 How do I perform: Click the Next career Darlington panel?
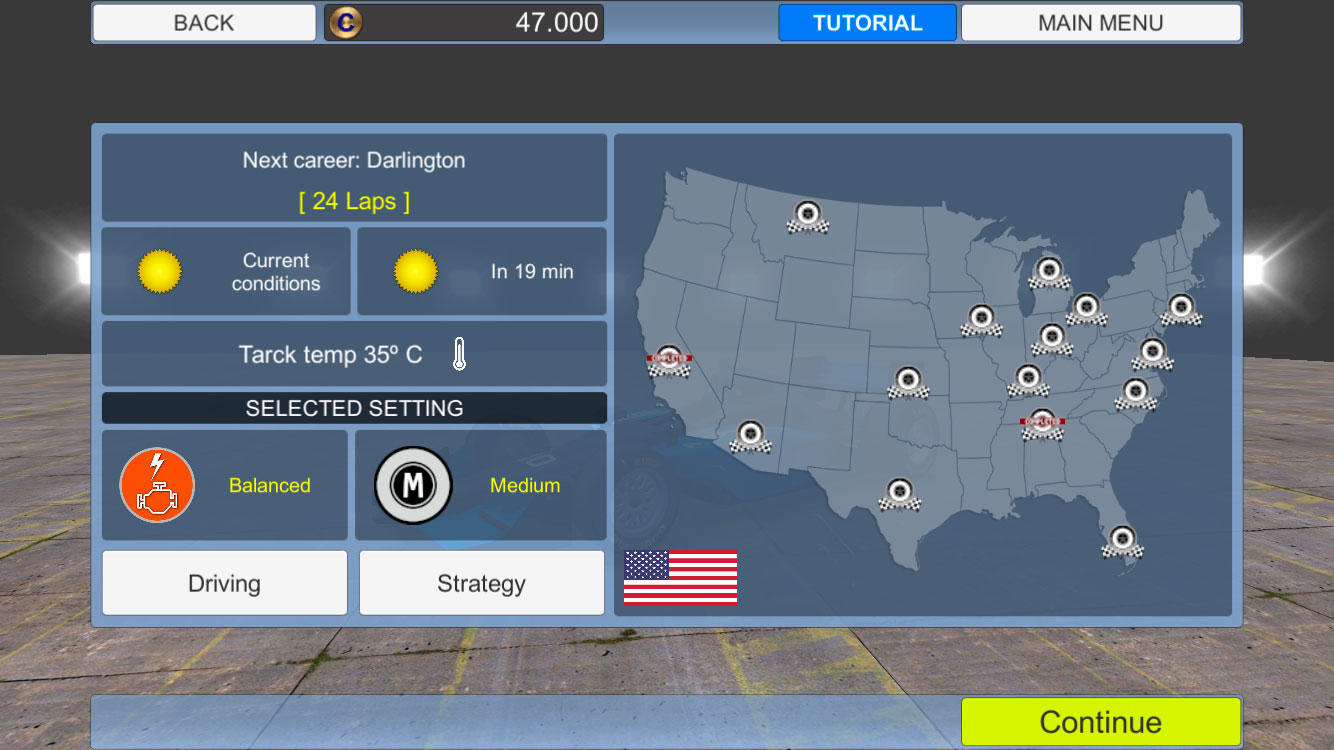tap(354, 177)
